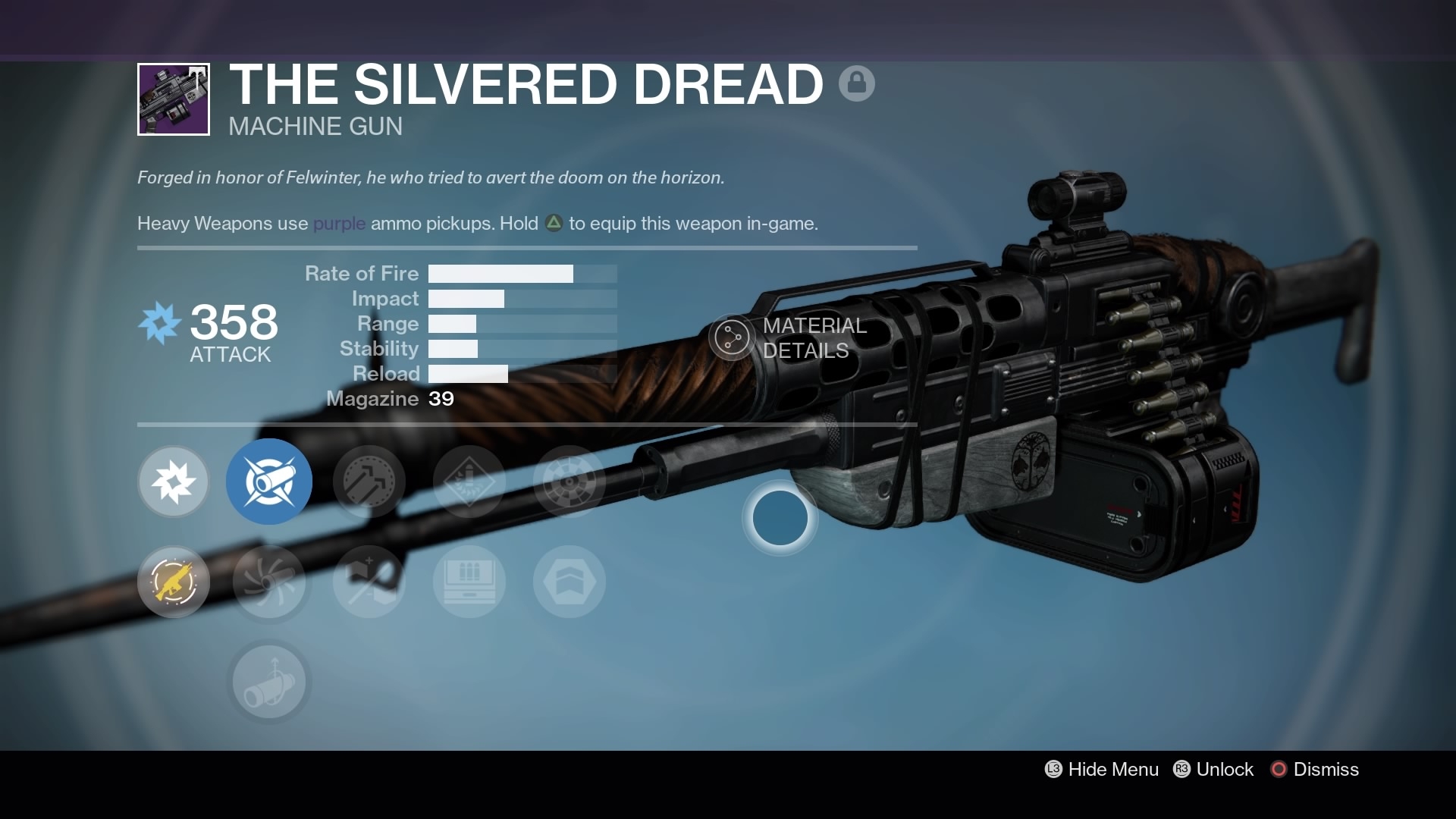Open the white starburst damage node
The height and width of the screenshot is (819, 1456).
point(174,482)
